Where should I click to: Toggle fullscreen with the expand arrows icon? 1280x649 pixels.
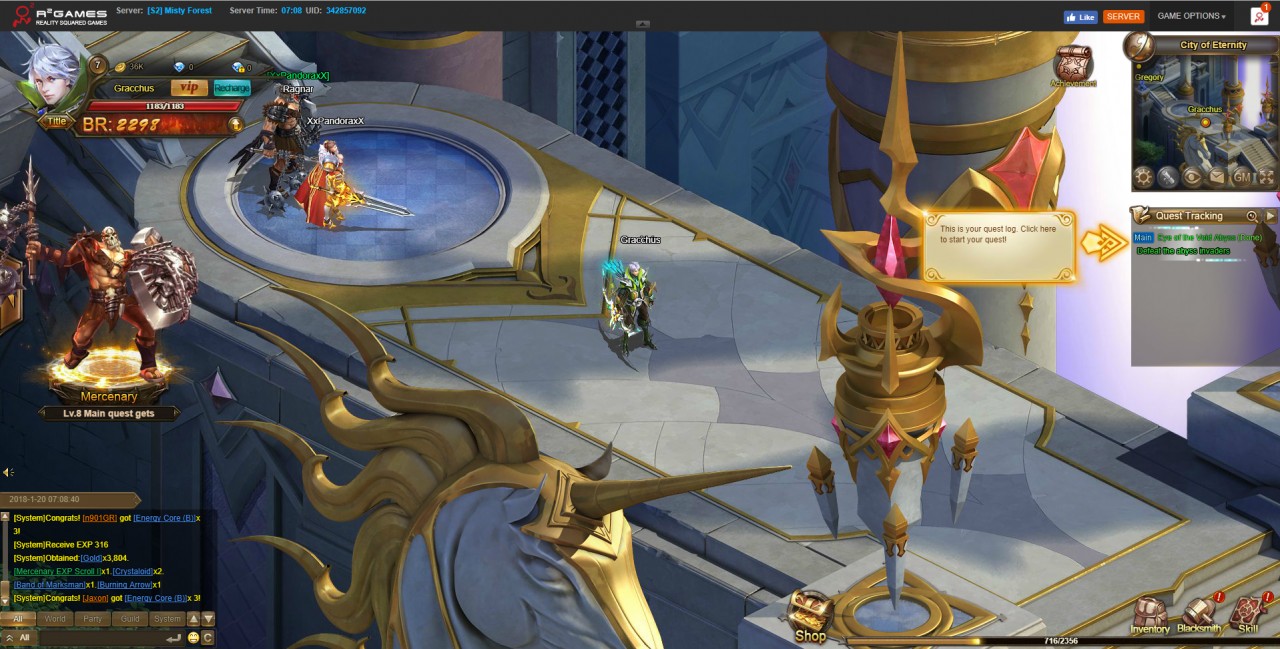[1266, 177]
